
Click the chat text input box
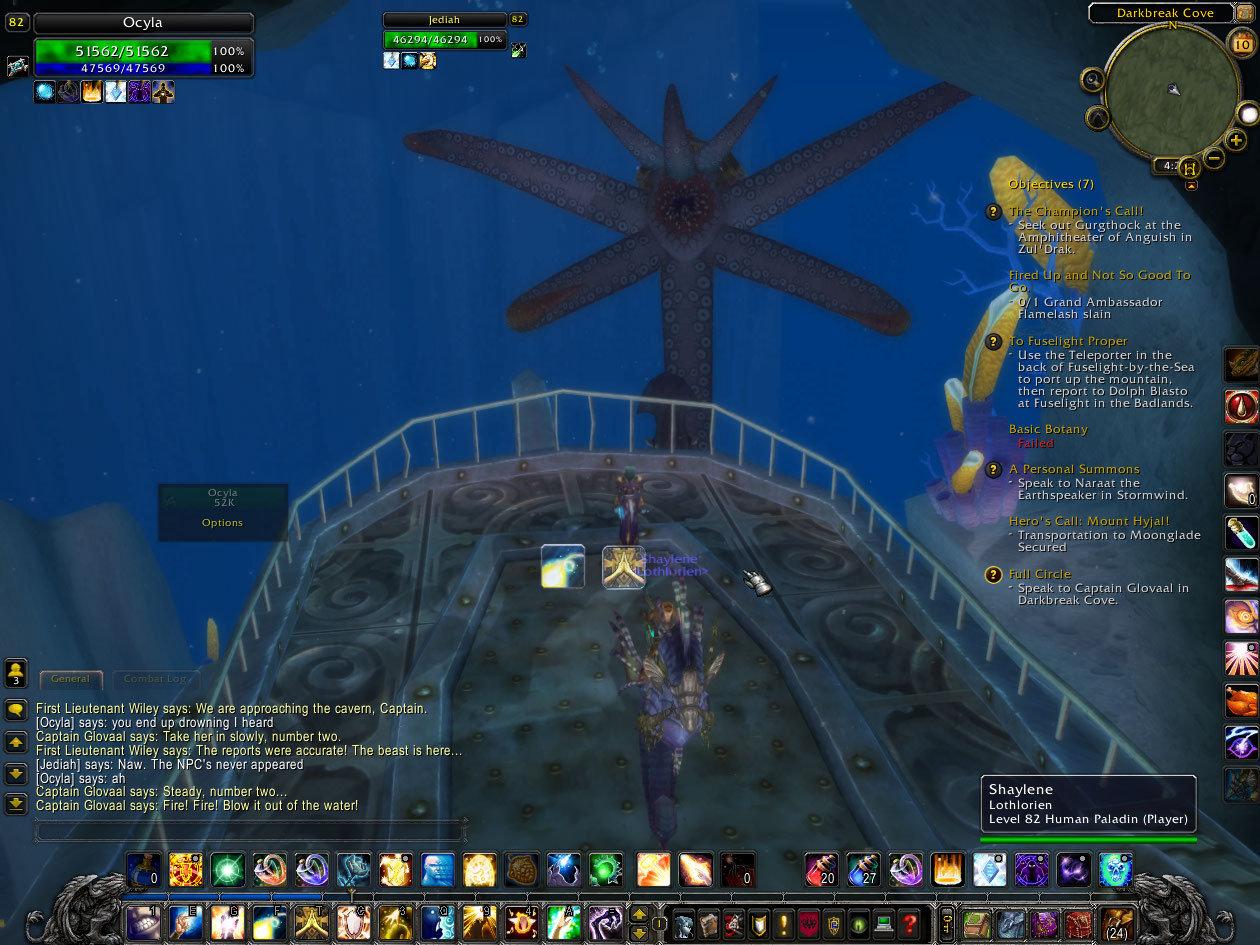[x=250, y=829]
